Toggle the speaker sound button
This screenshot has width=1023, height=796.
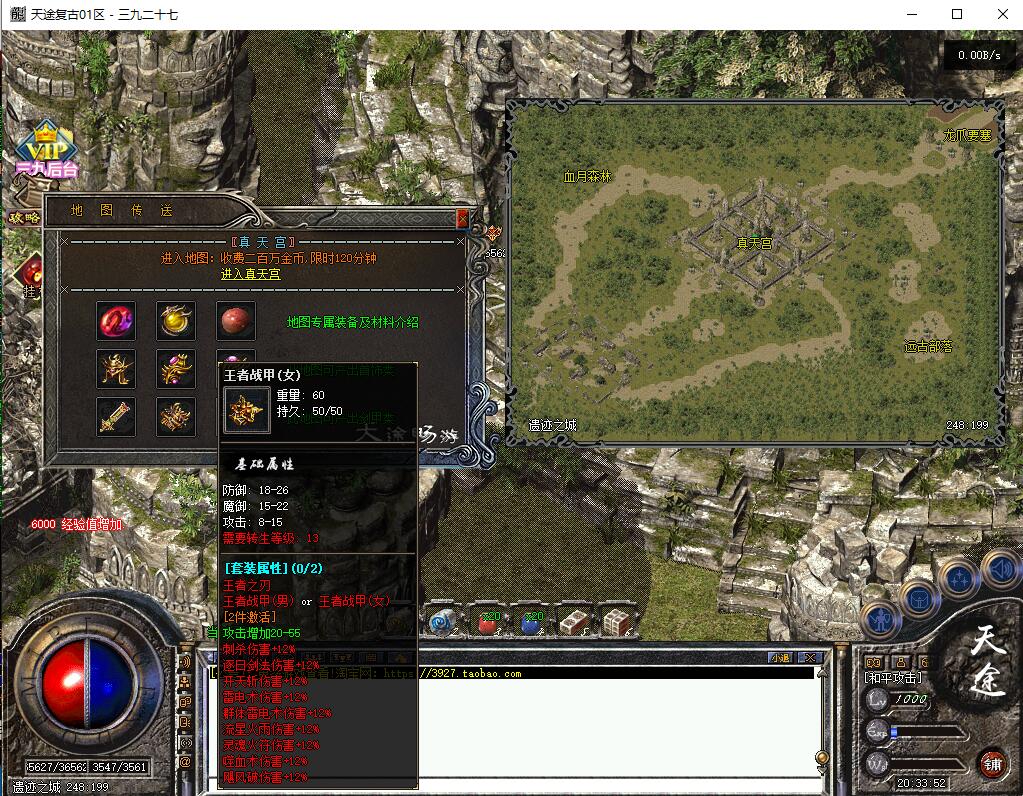click(1002, 570)
